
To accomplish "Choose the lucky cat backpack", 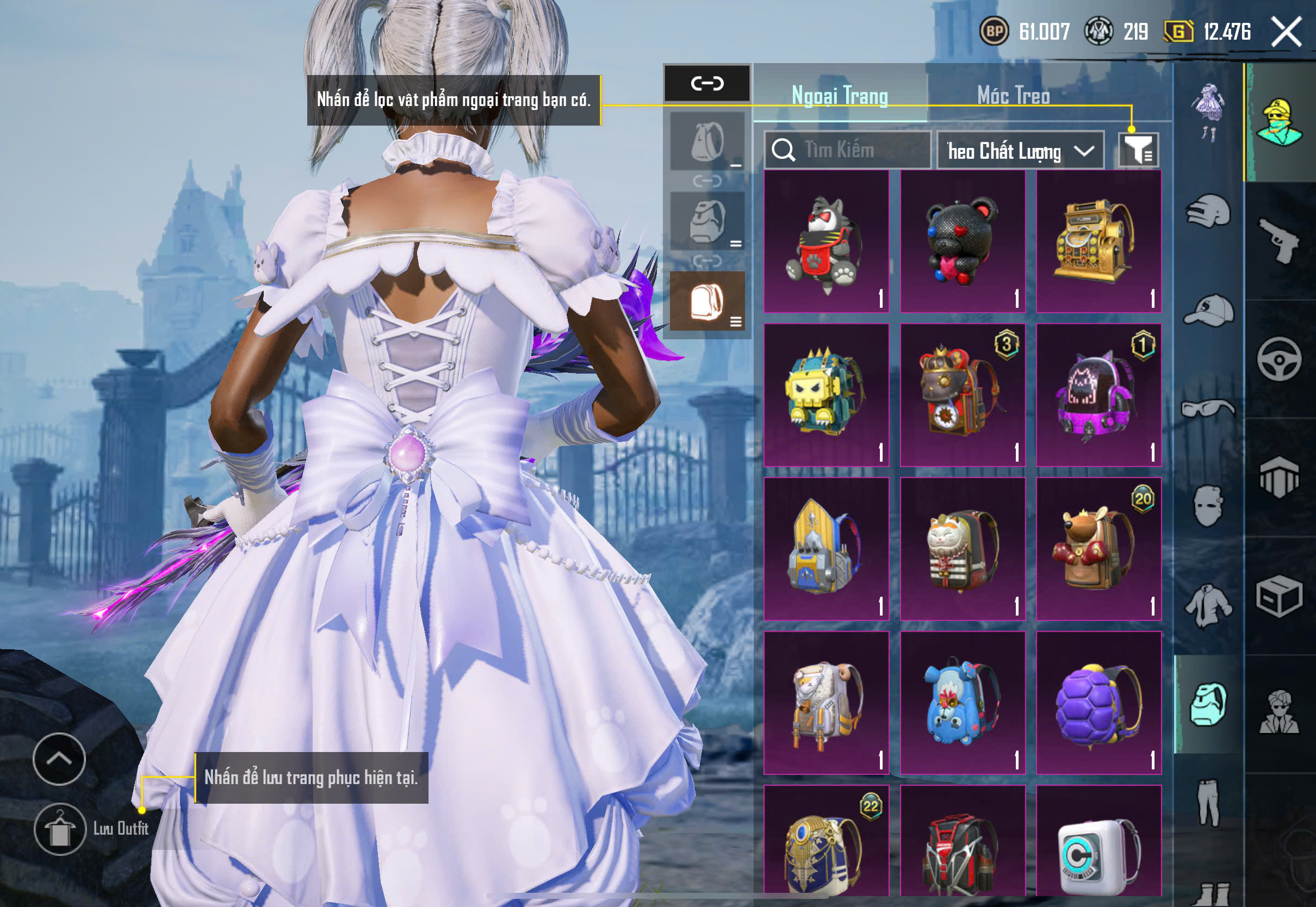I will [963, 549].
